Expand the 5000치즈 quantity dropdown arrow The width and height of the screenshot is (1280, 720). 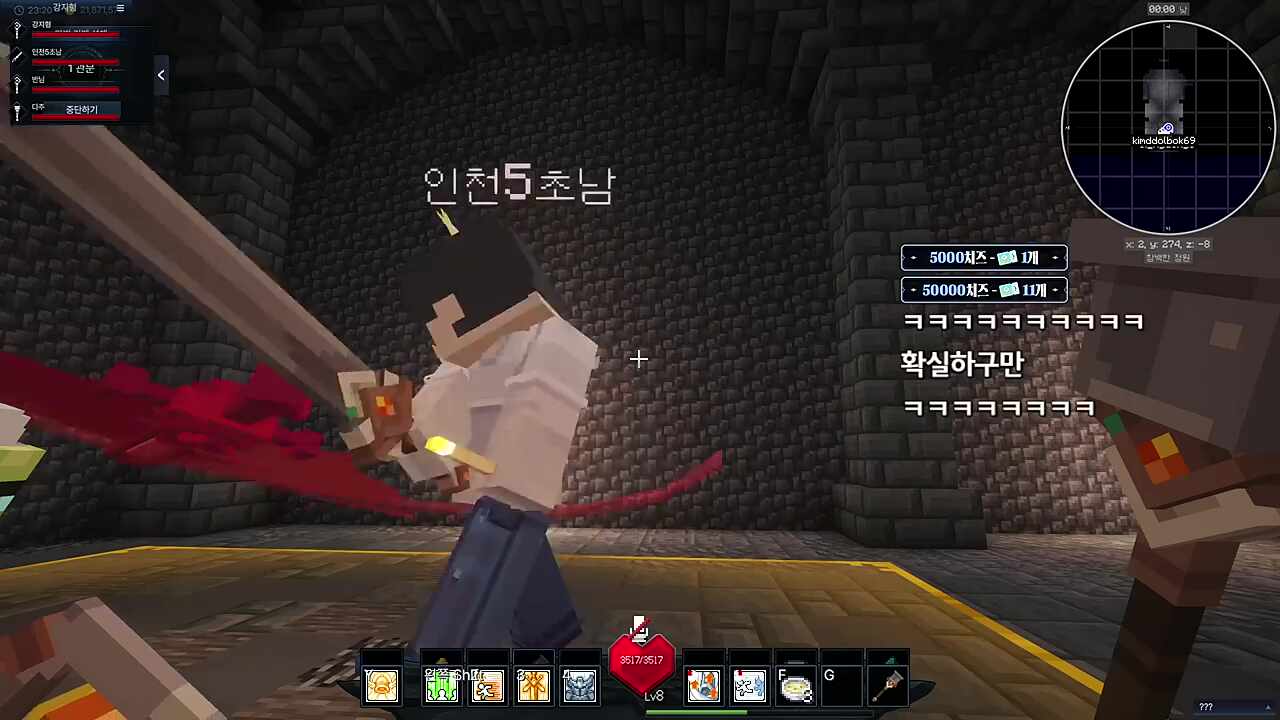pos(1055,257)
